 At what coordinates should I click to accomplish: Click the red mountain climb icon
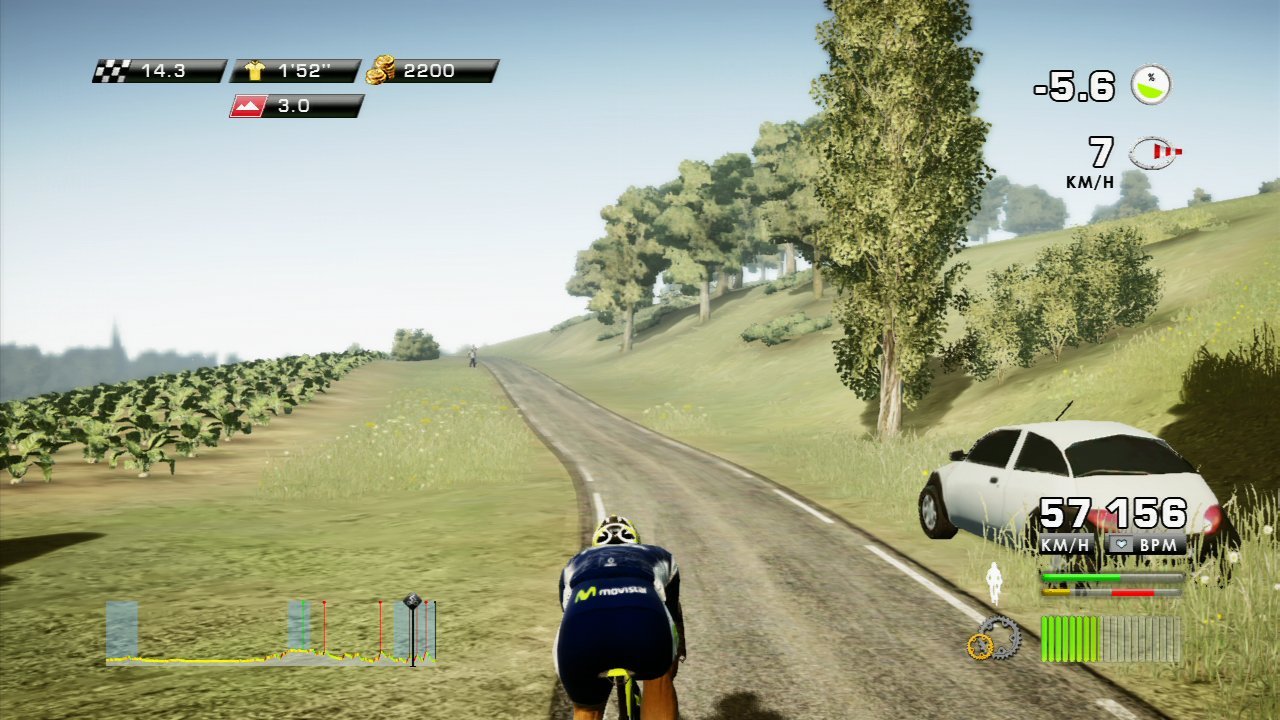tap(246, 106)
